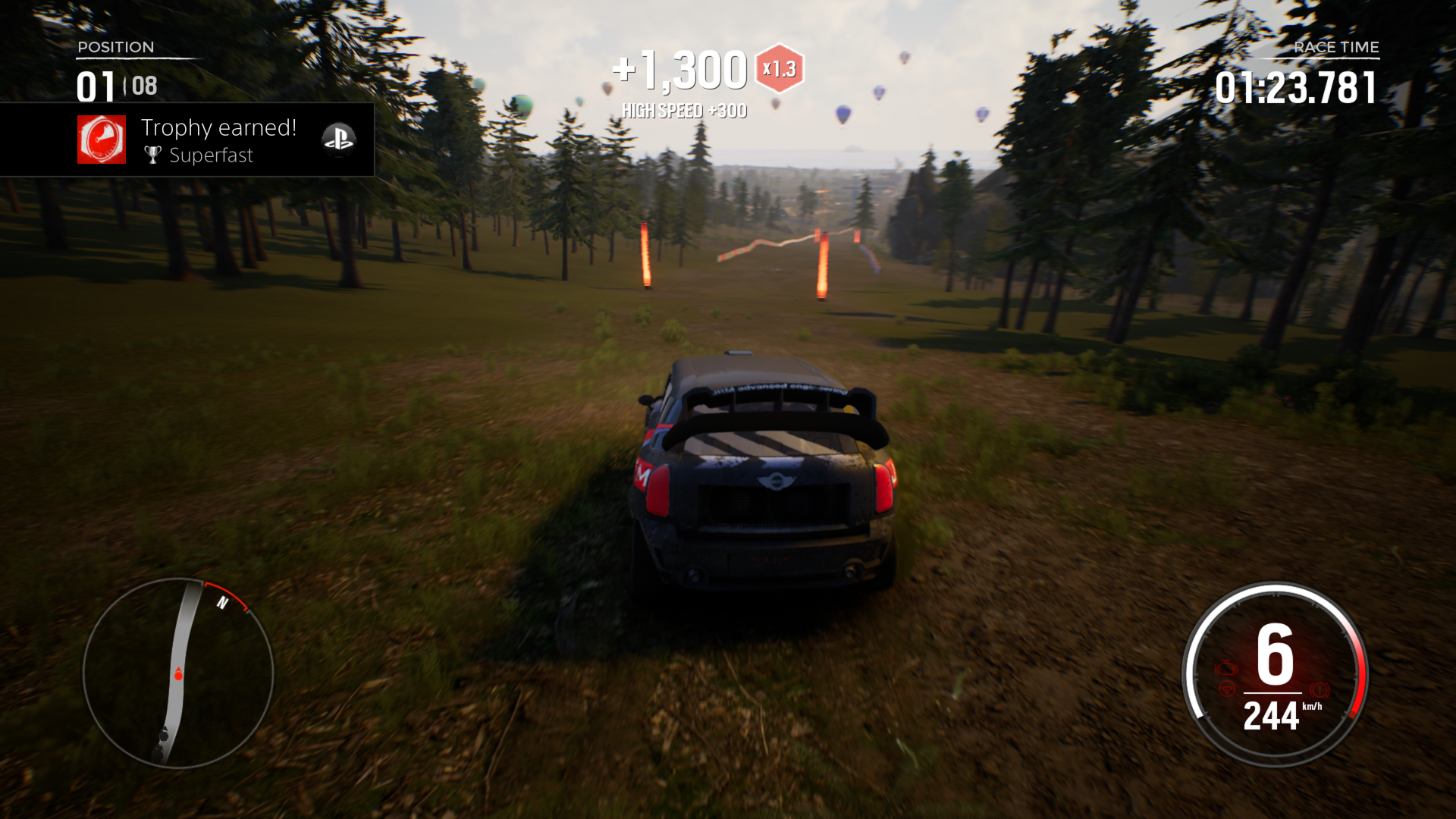The width and height of the screenshot is (1456, 819).
Task: Select the steering wheel indicator icon
Action: coord(1228,689)
